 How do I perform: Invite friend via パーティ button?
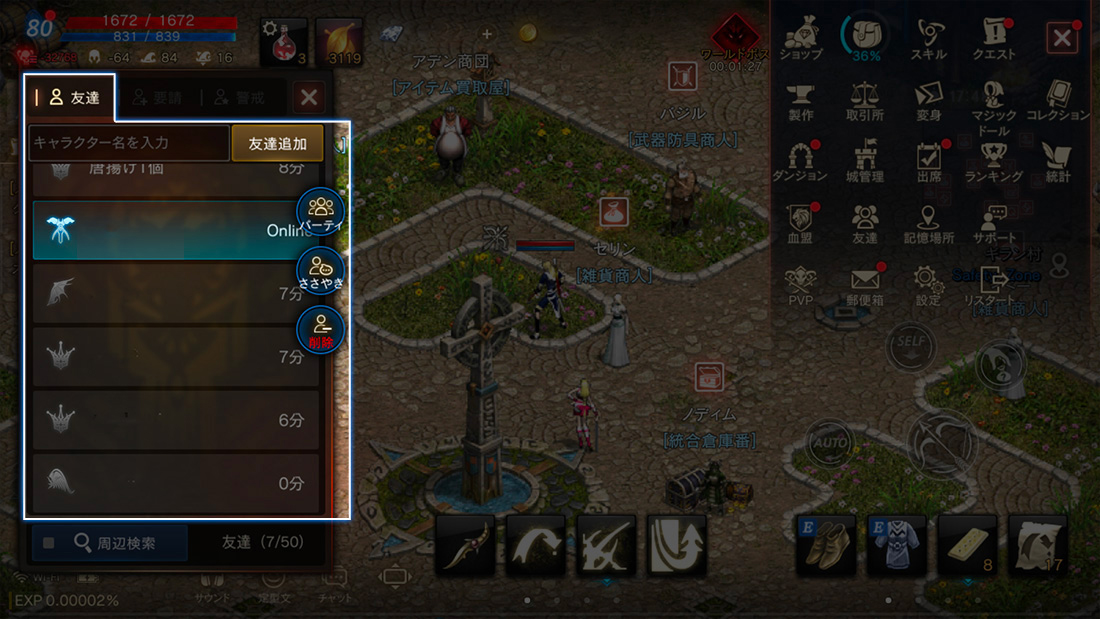321,212
